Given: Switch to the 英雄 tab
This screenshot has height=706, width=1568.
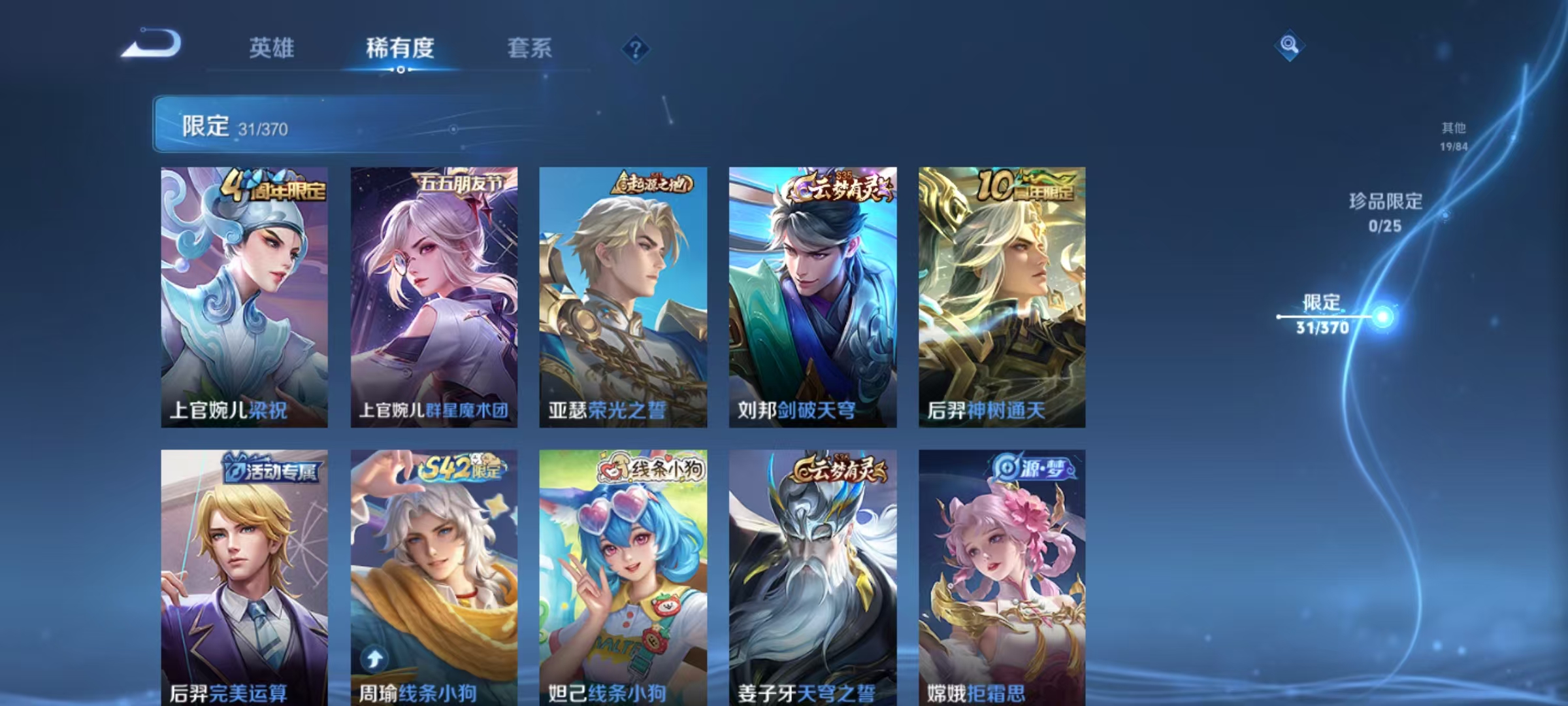Looking at the screenshot, I should click(x=272, y=48).
